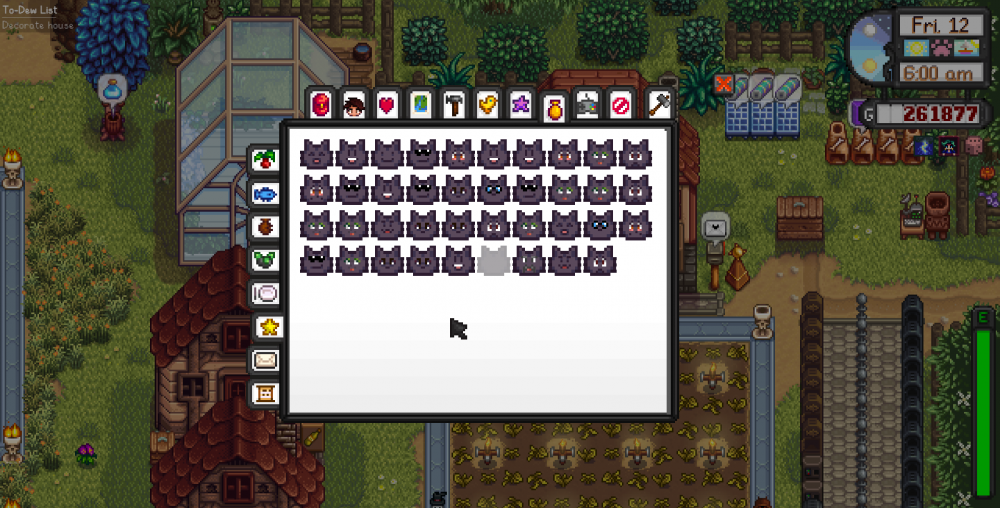Select the greyed-out locked achievement cat
This screenshot has width=1000, height=508.
(x=492, y=262)
